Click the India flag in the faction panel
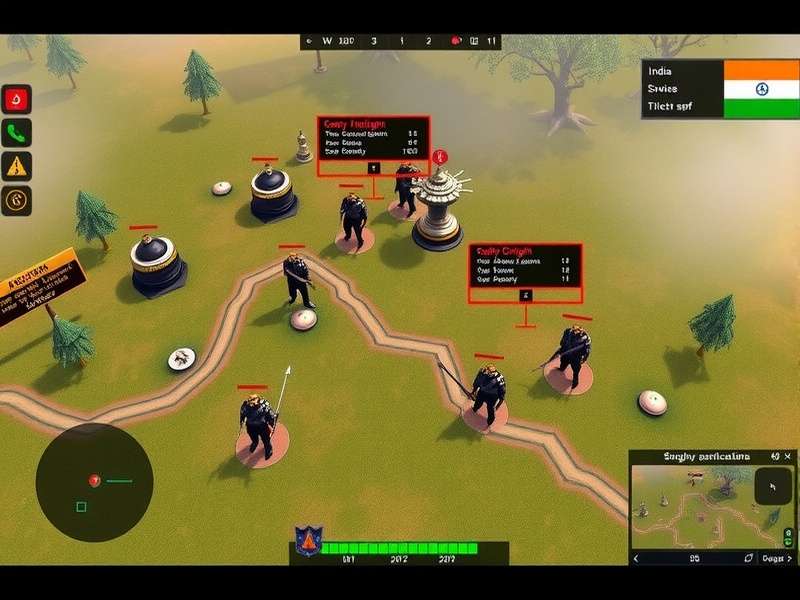Screen dimensions: 800x600 click(x=762, y=88)
